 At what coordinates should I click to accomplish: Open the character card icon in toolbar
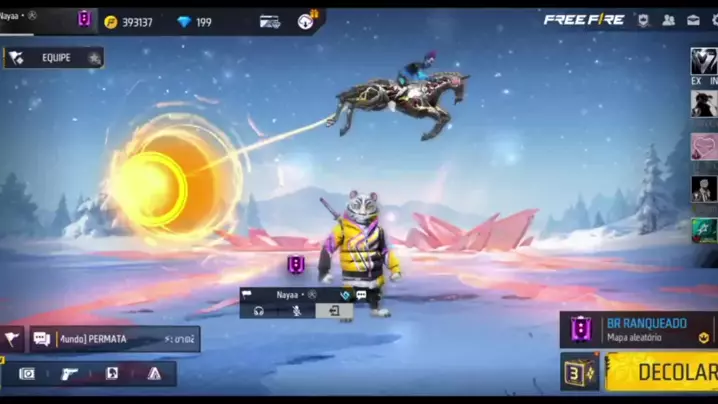pos(112,374)
